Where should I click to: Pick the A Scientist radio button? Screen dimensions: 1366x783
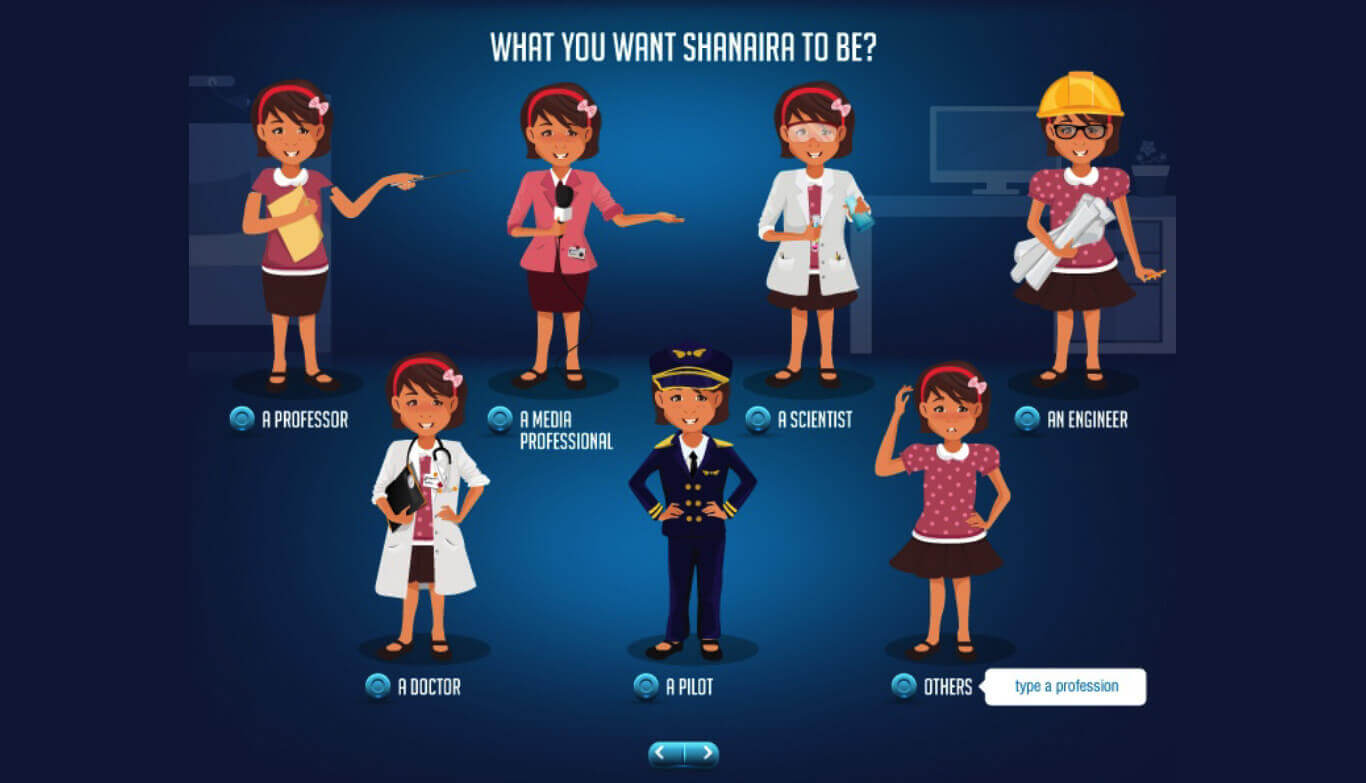[758, 419]
